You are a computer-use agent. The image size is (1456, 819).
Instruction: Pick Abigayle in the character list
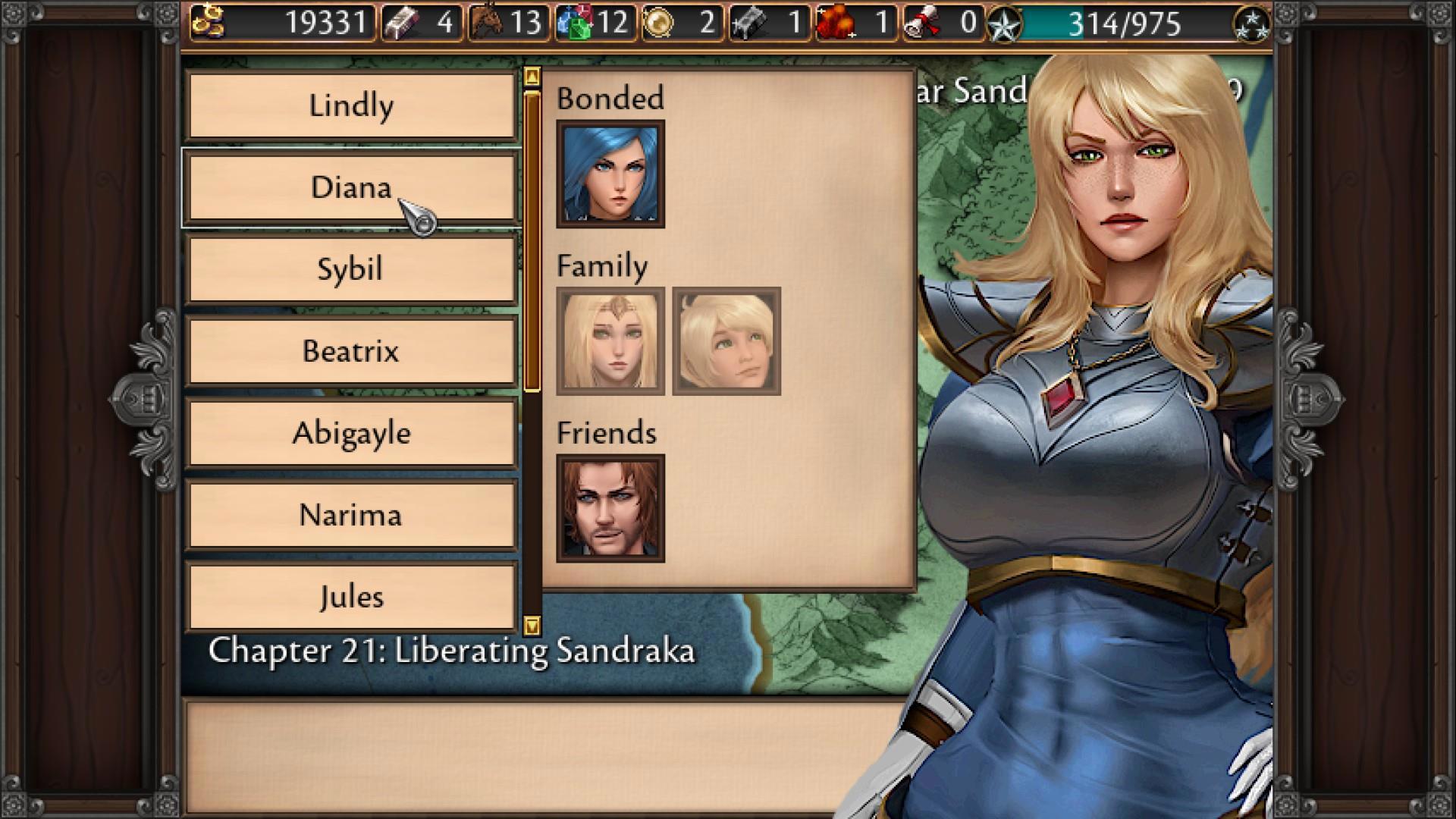(x=351, y=433)
